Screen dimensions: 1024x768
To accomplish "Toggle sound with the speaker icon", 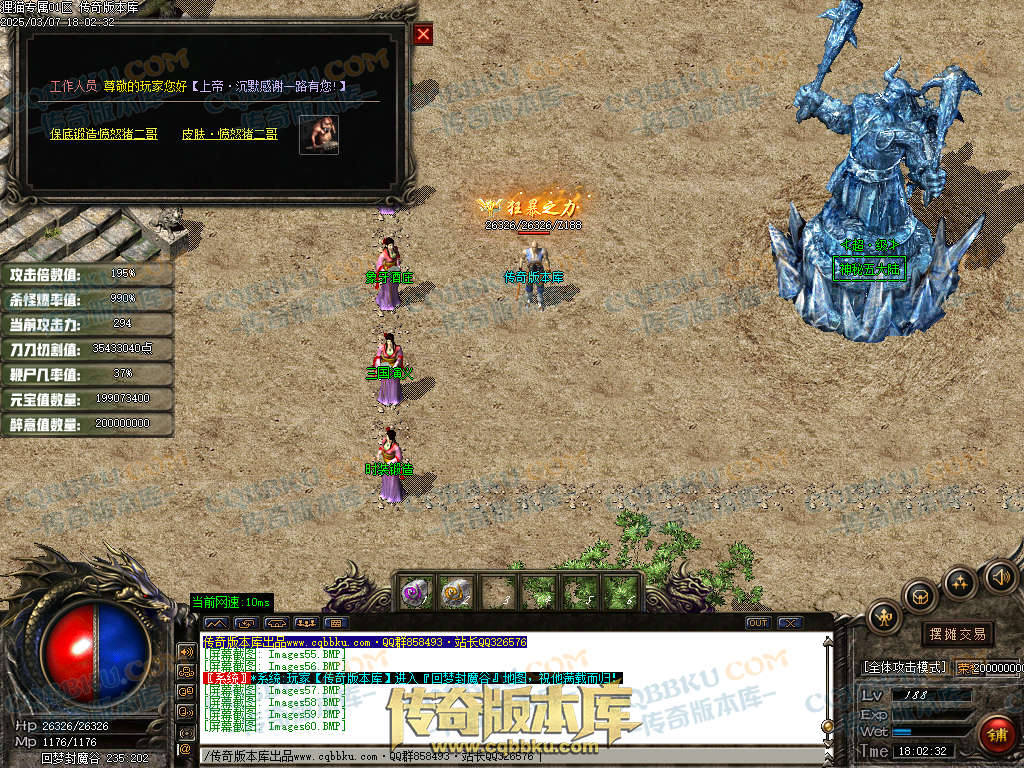I will 1000,576.
